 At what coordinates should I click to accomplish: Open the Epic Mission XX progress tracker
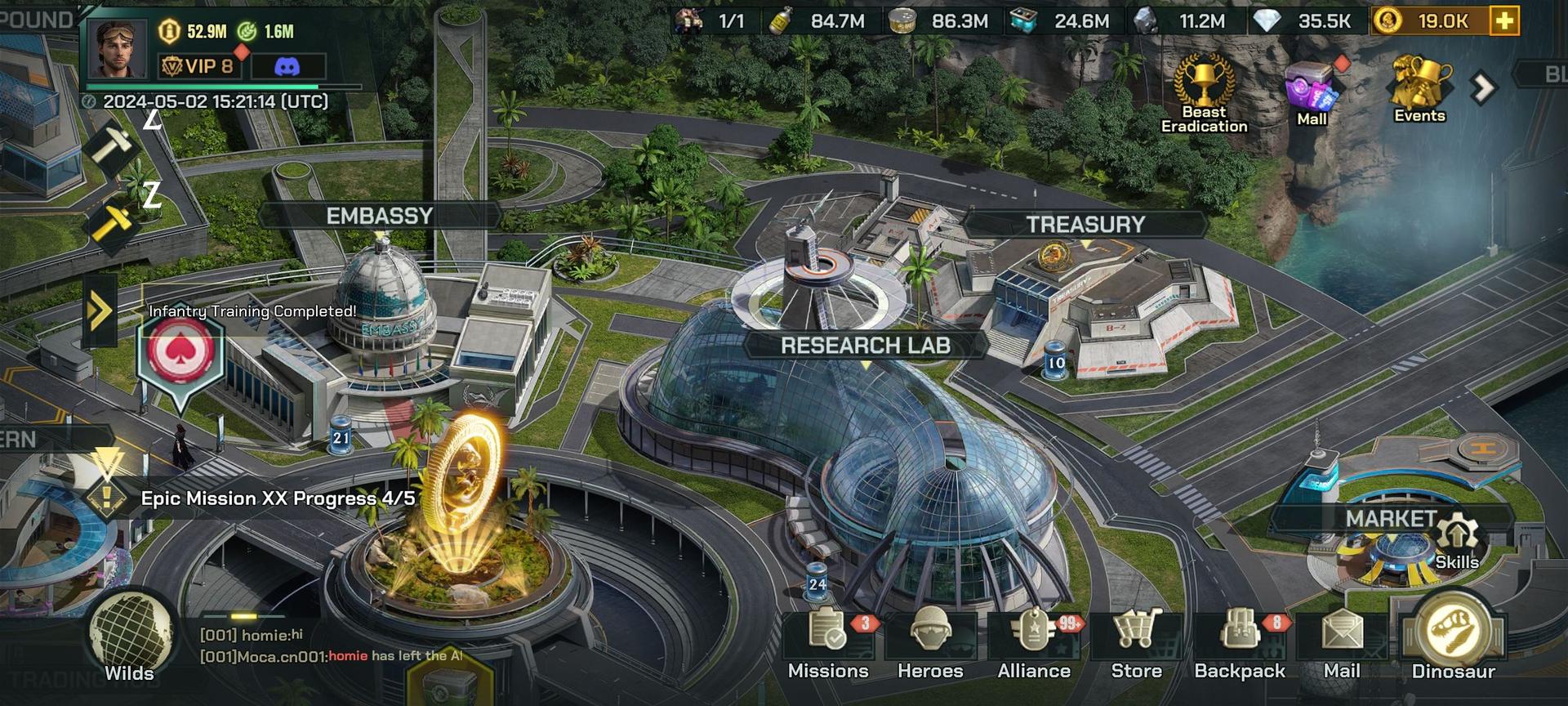coord(278,498)
